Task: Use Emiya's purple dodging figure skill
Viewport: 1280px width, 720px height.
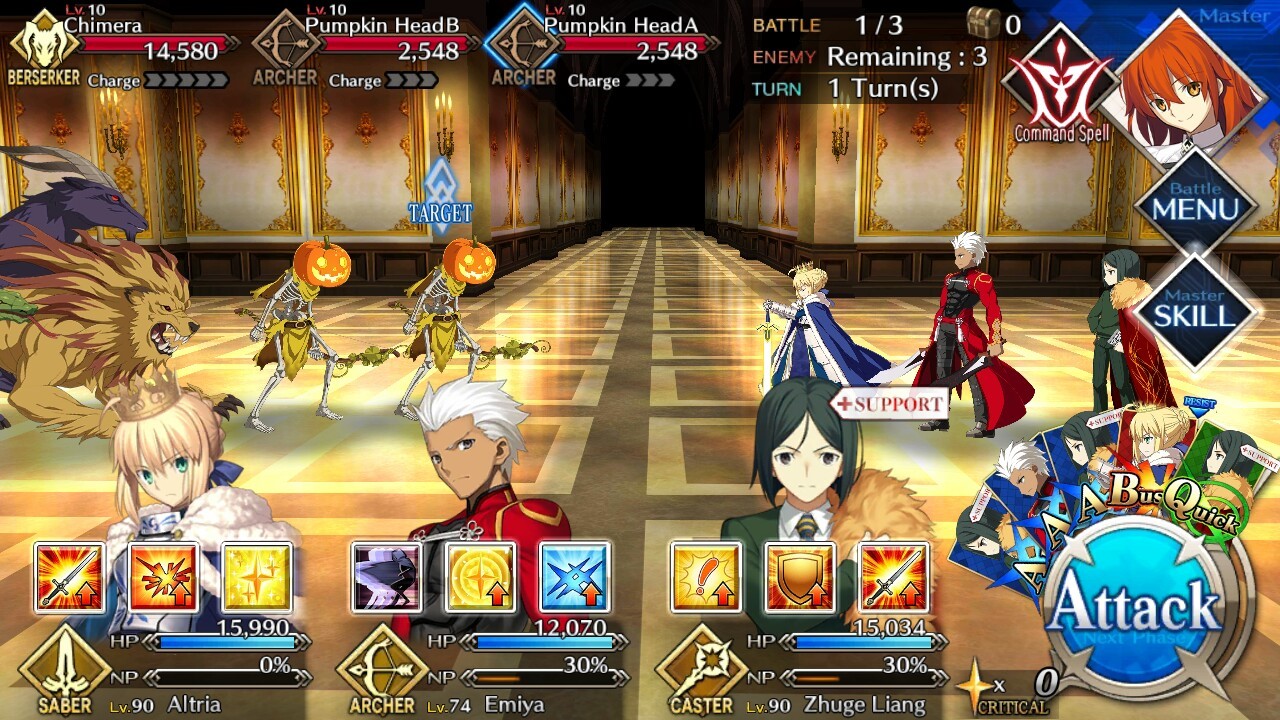Action: (386, 577)
